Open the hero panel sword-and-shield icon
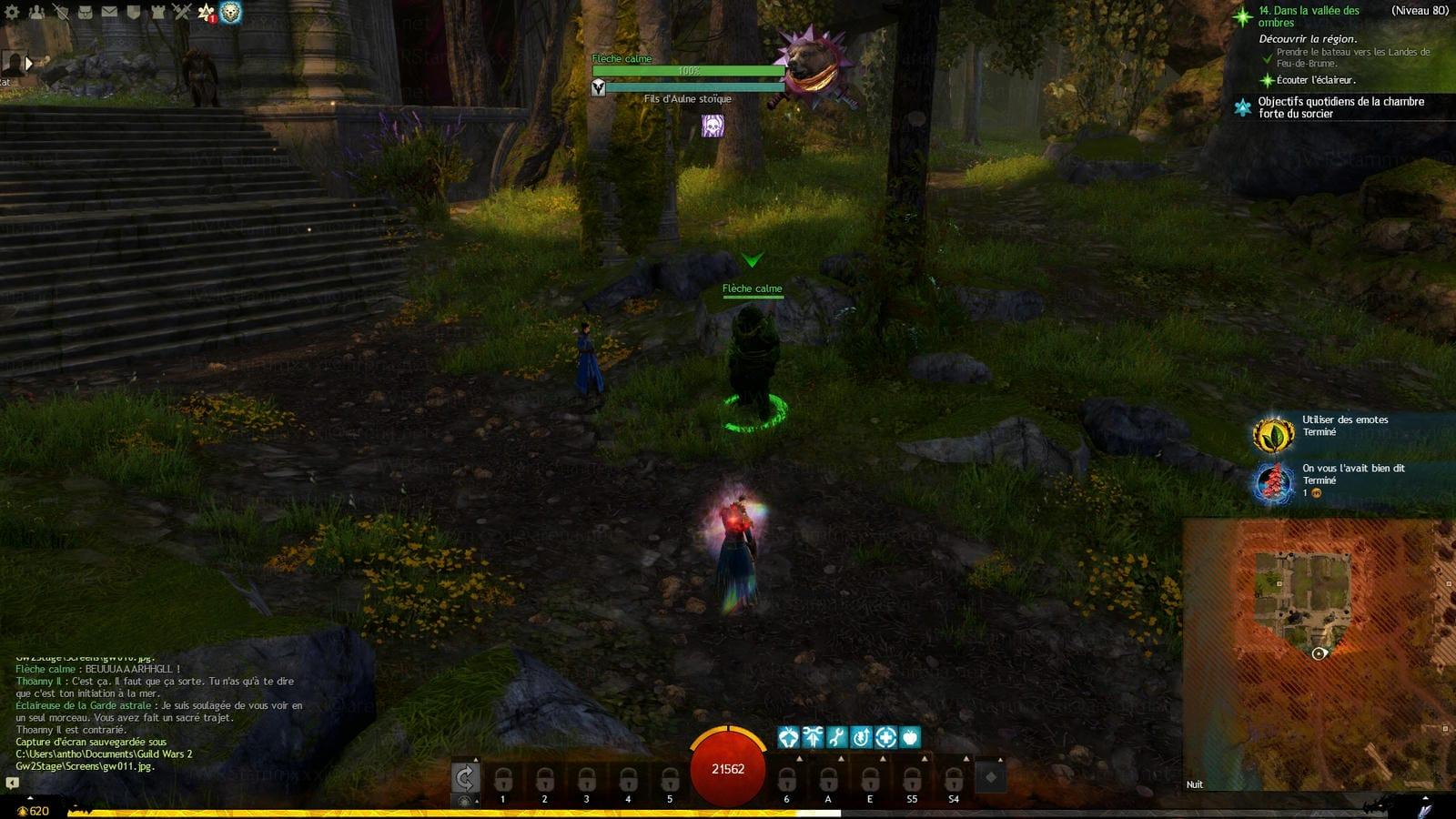 pos(60,12)
